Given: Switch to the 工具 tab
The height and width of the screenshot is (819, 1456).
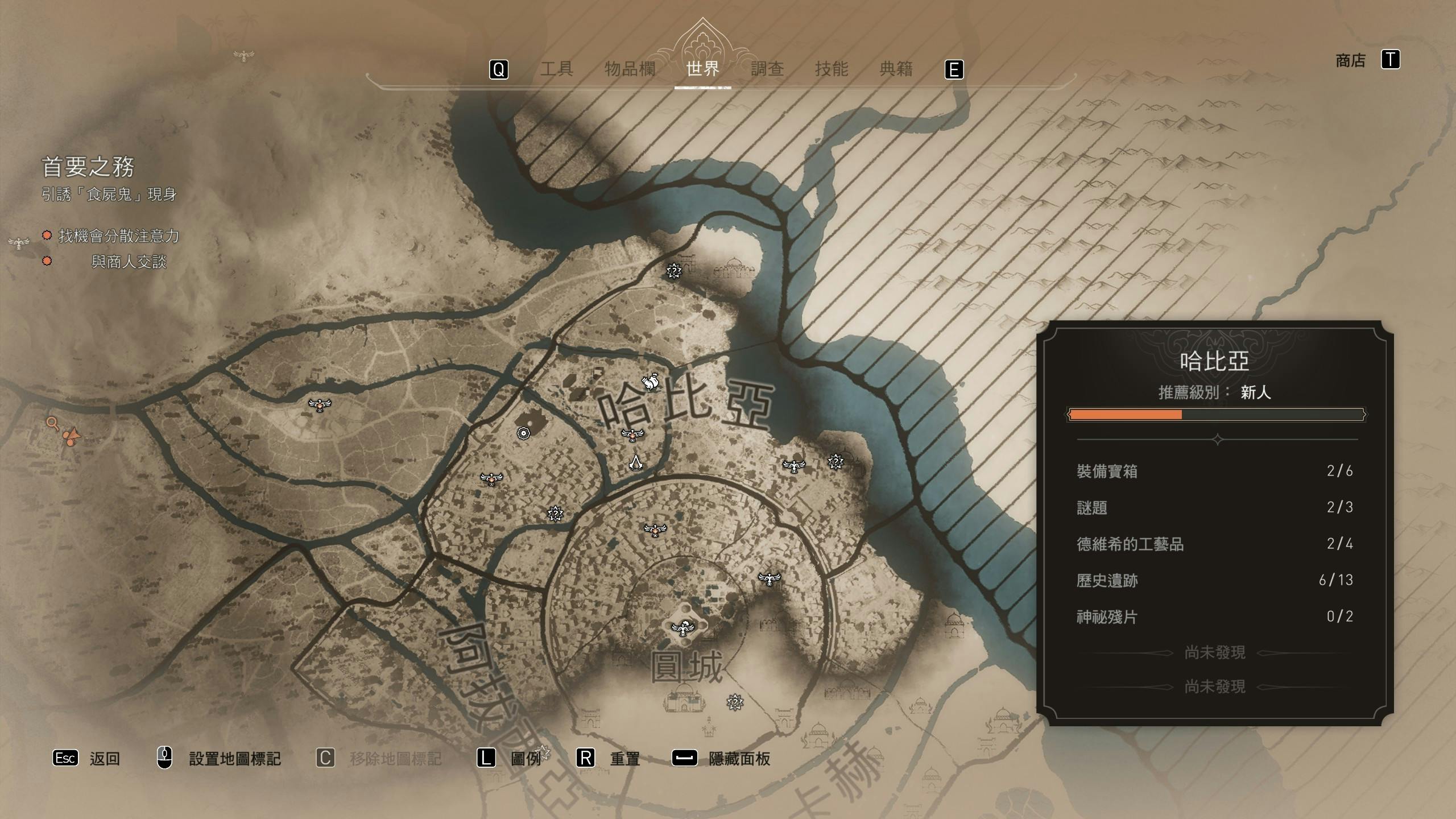Looking at the screenshot, I should (556, 69).
